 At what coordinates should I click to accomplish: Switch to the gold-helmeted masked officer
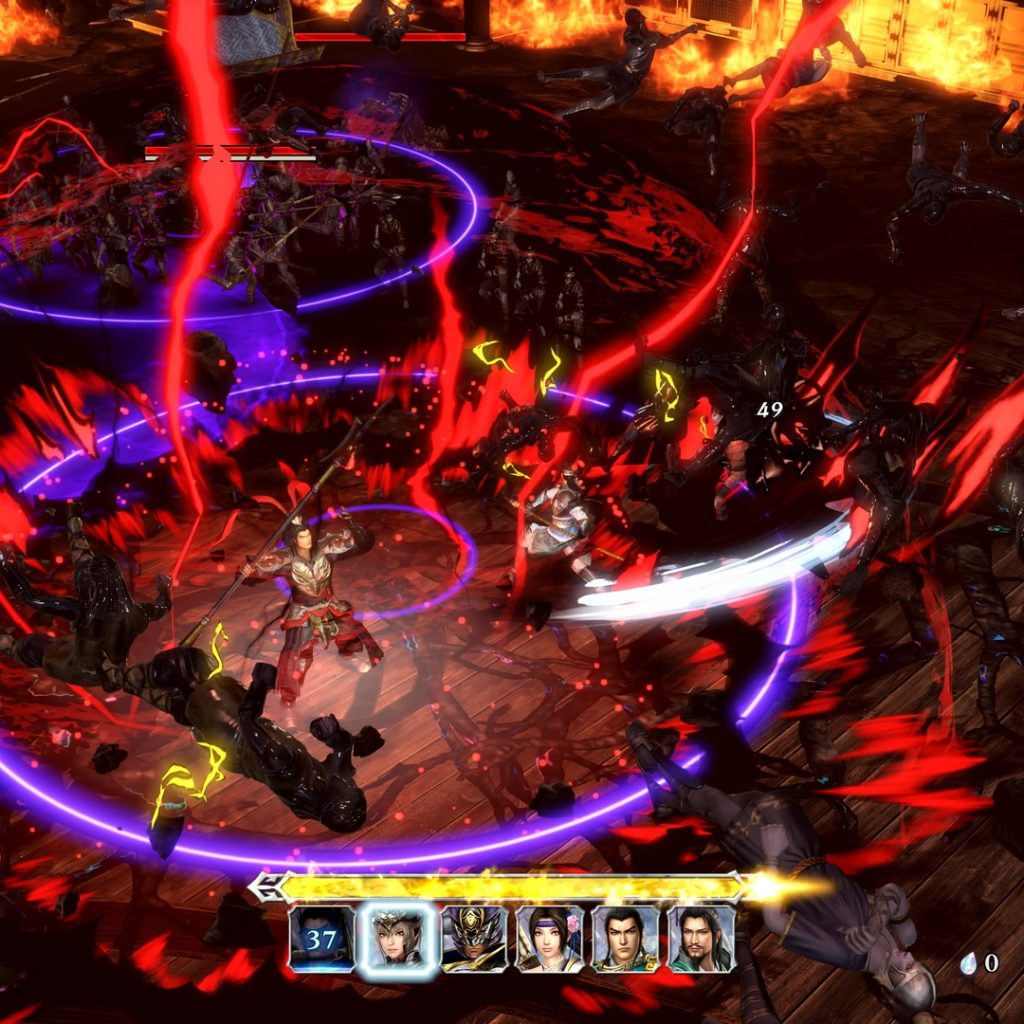[x=474, y=938]
